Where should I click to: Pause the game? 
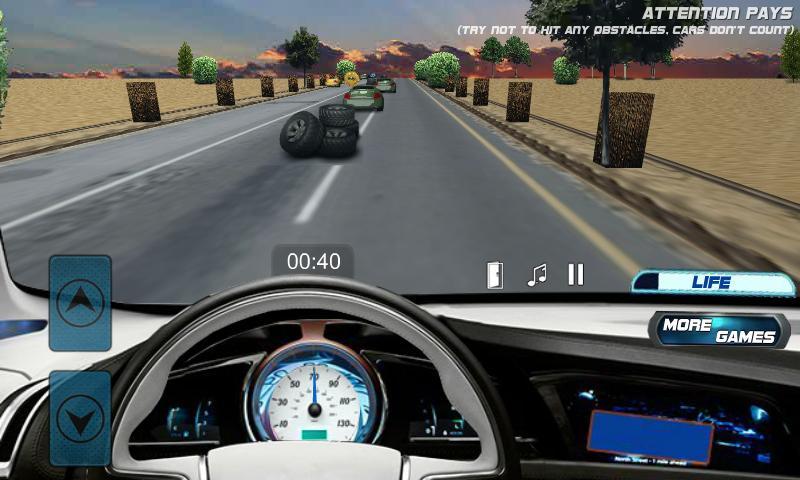[x=575, y=275]
